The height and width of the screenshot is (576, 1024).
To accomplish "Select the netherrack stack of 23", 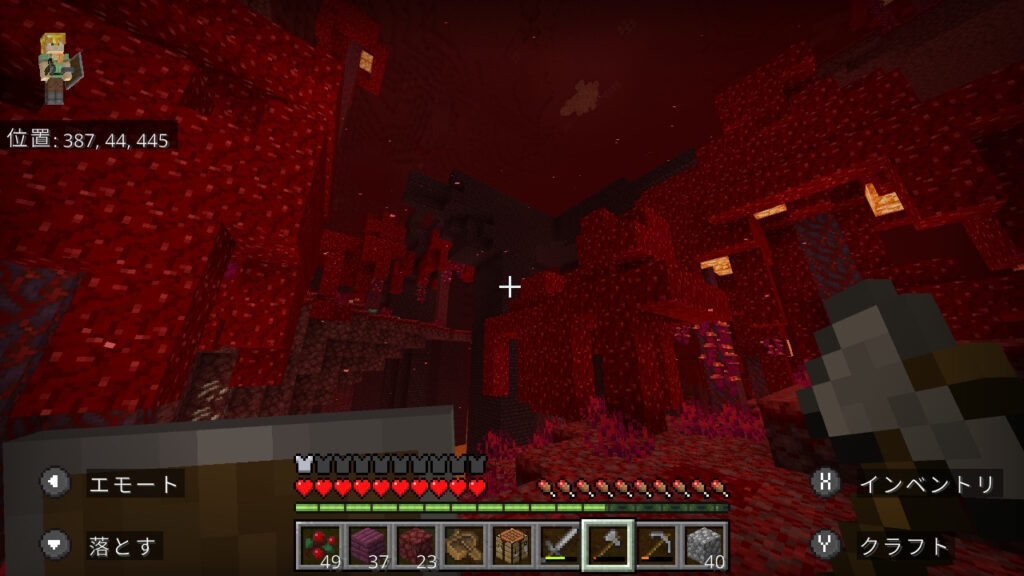I will [x=414, y=544].
